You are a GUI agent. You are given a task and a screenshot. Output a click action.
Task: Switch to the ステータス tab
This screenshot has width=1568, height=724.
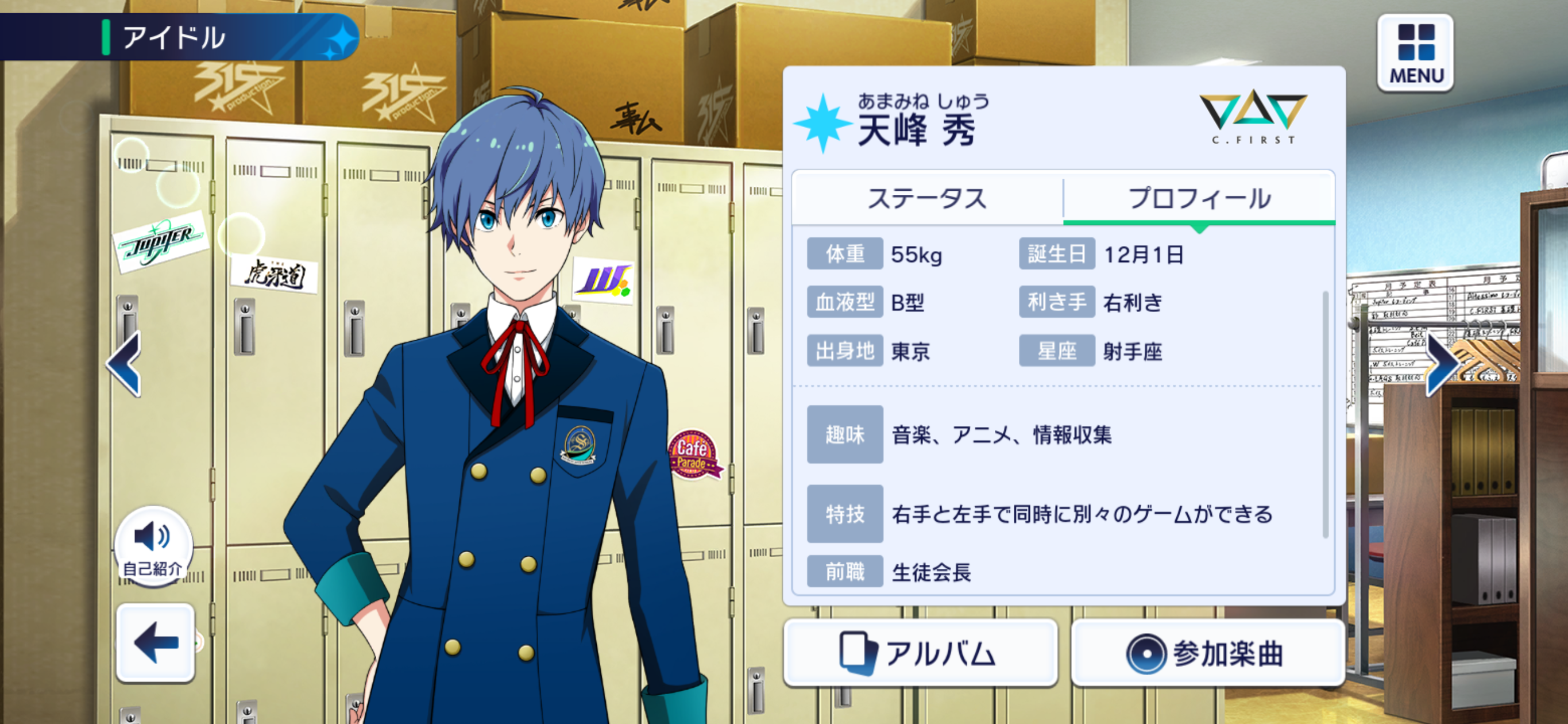pos(926,199)
